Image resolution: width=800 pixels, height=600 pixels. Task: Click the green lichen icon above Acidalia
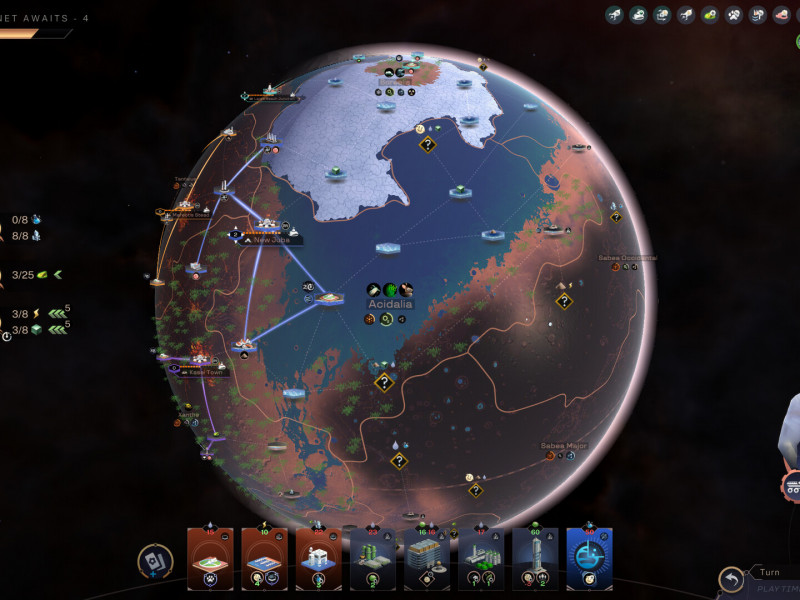tap(390, 290)
